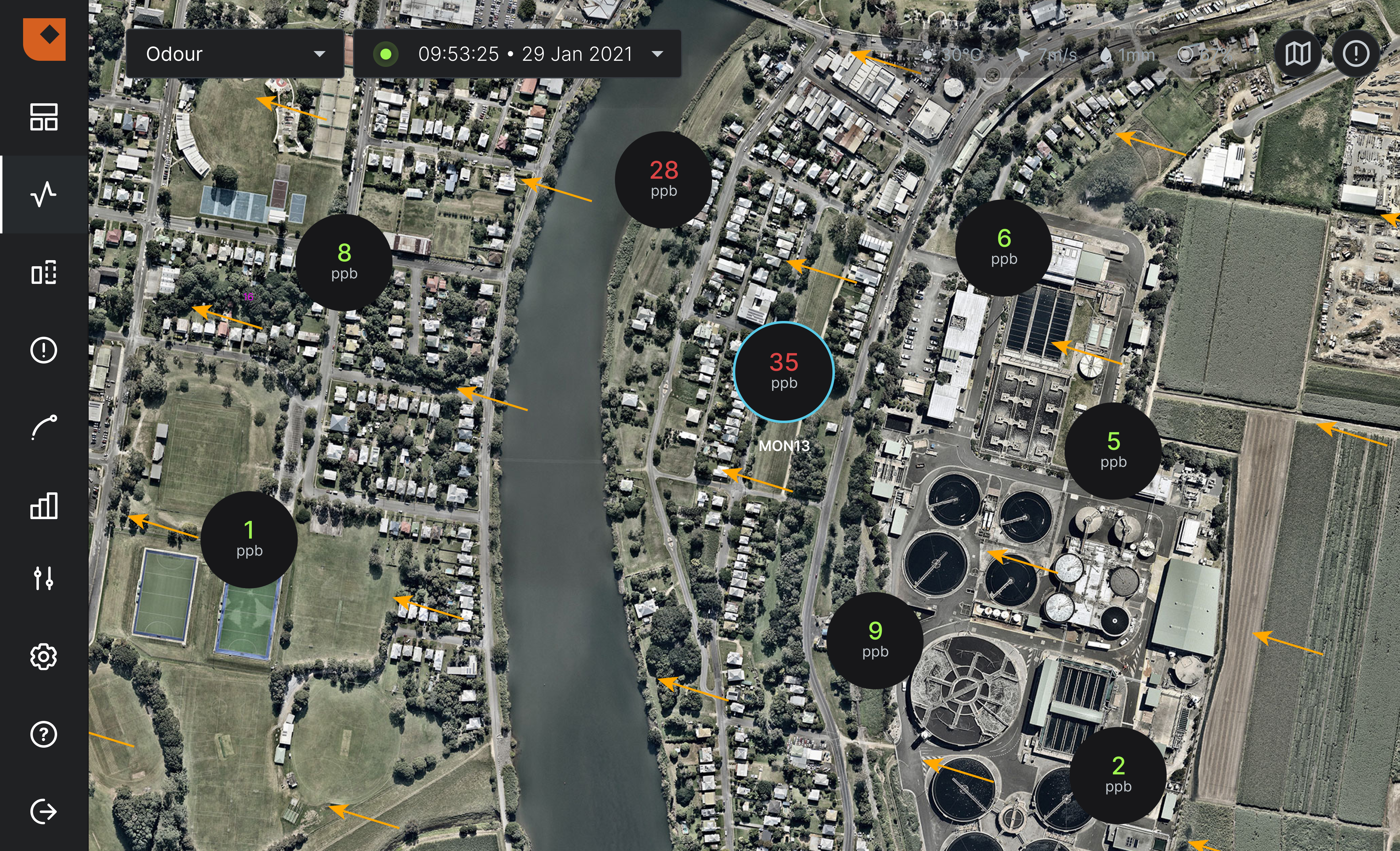Click the logout arrow icon
Screen dimensions: 1400x851
(44, 811)
